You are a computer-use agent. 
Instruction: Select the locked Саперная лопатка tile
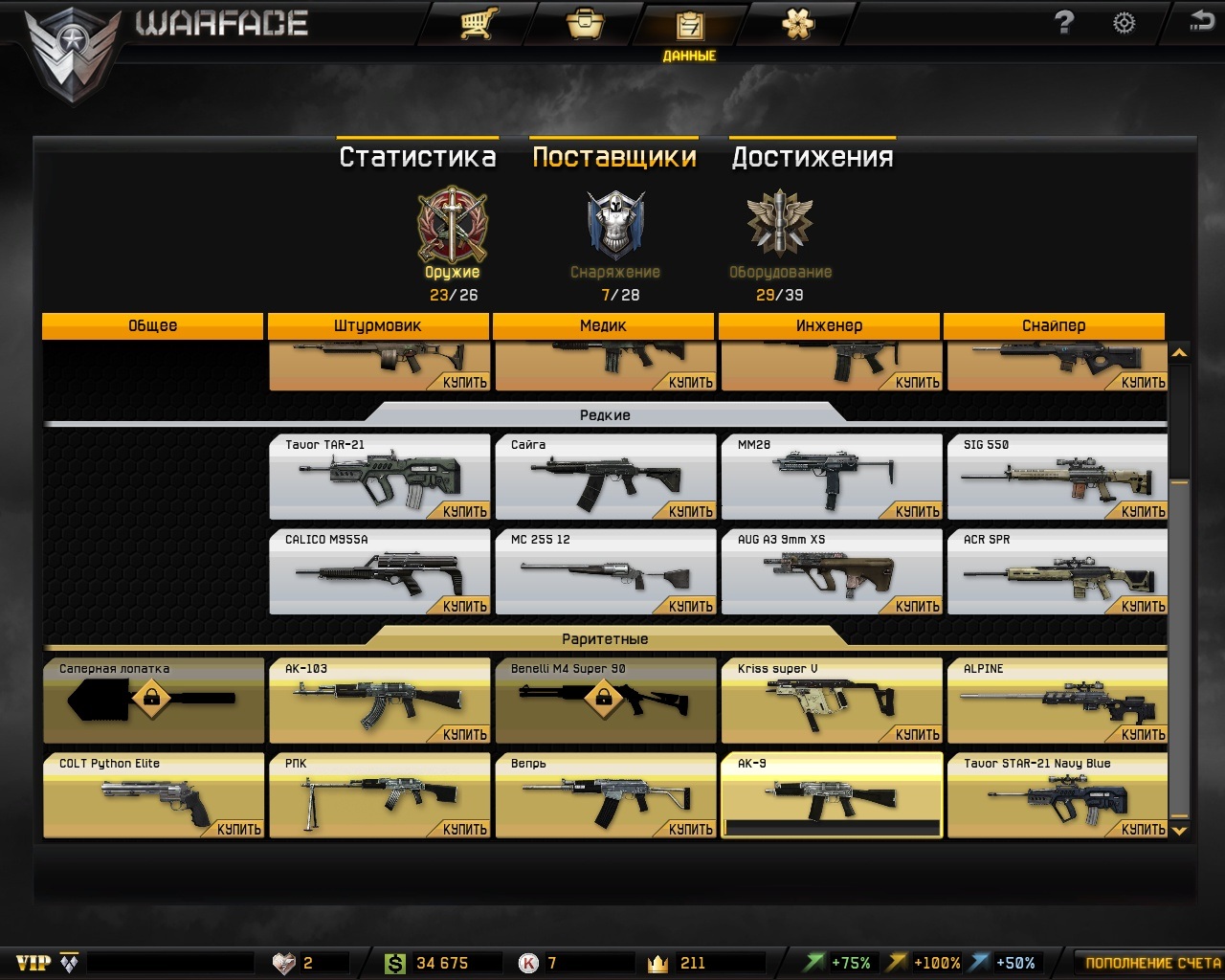point(153,701)
